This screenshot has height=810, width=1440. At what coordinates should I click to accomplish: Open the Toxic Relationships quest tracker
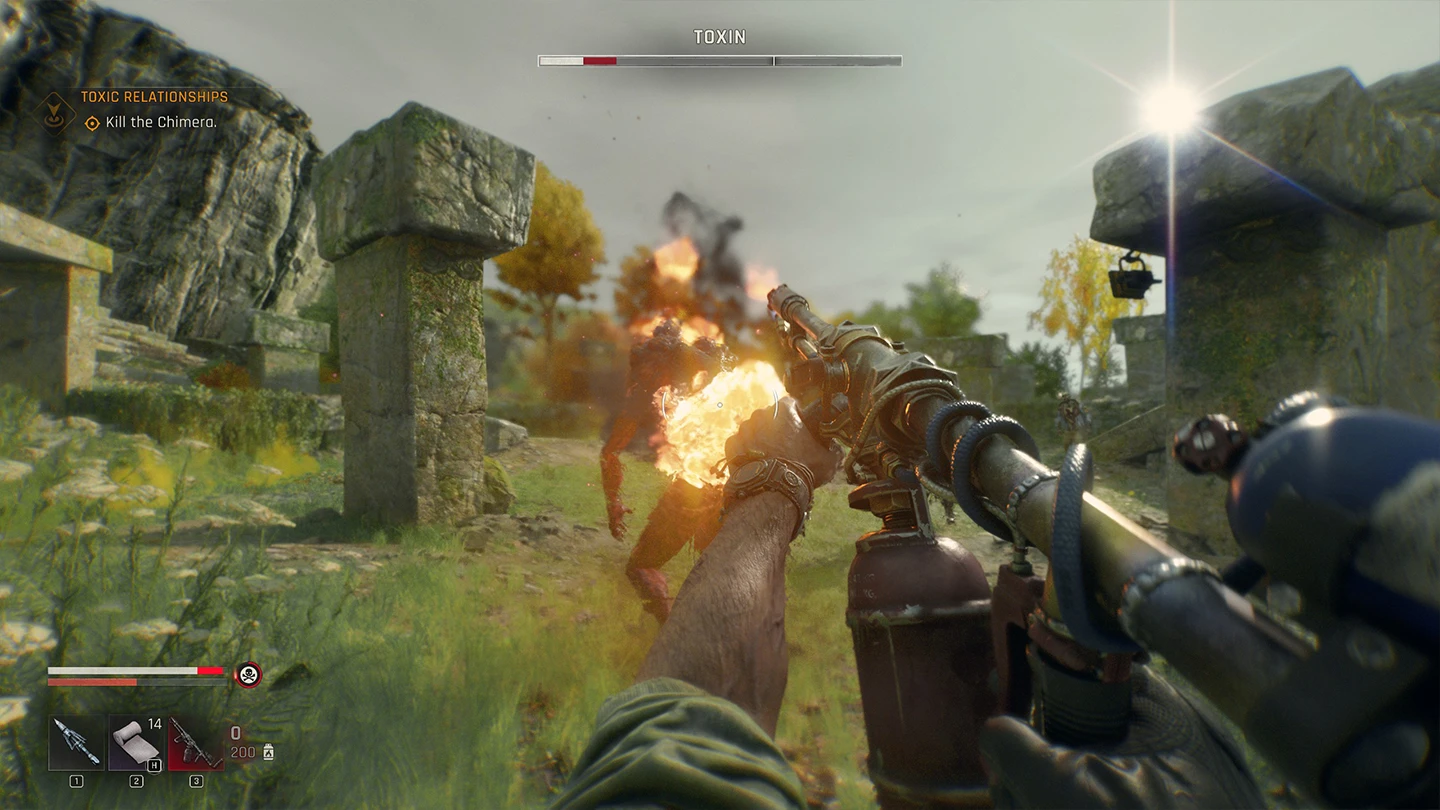point(154,97)
